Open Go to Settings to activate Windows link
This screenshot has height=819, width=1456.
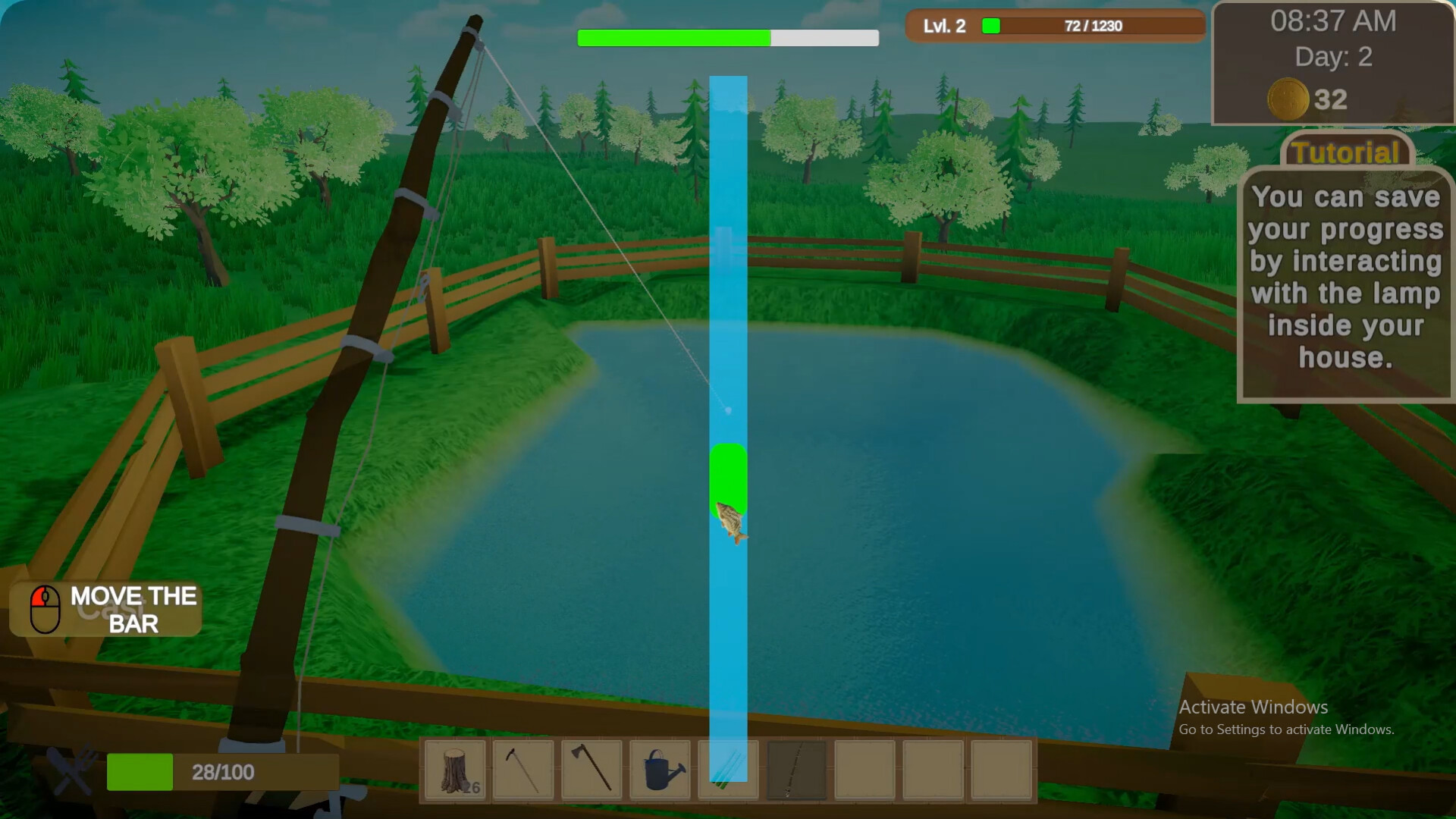pos(1285,730)
